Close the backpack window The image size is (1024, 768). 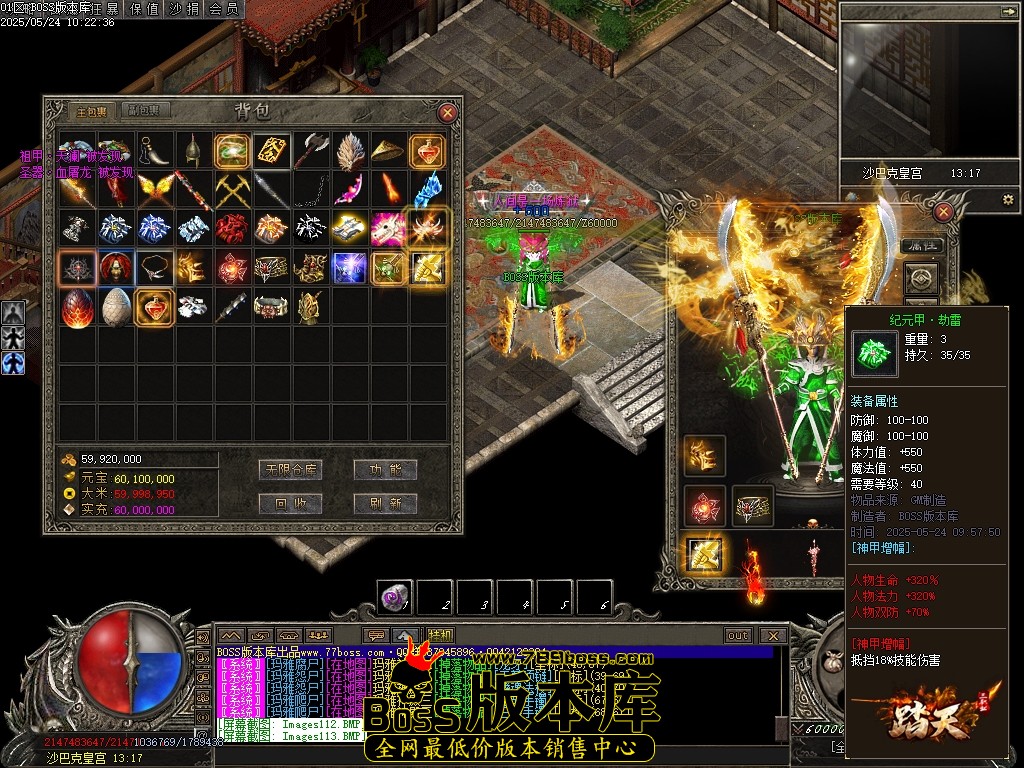(448, 113)
